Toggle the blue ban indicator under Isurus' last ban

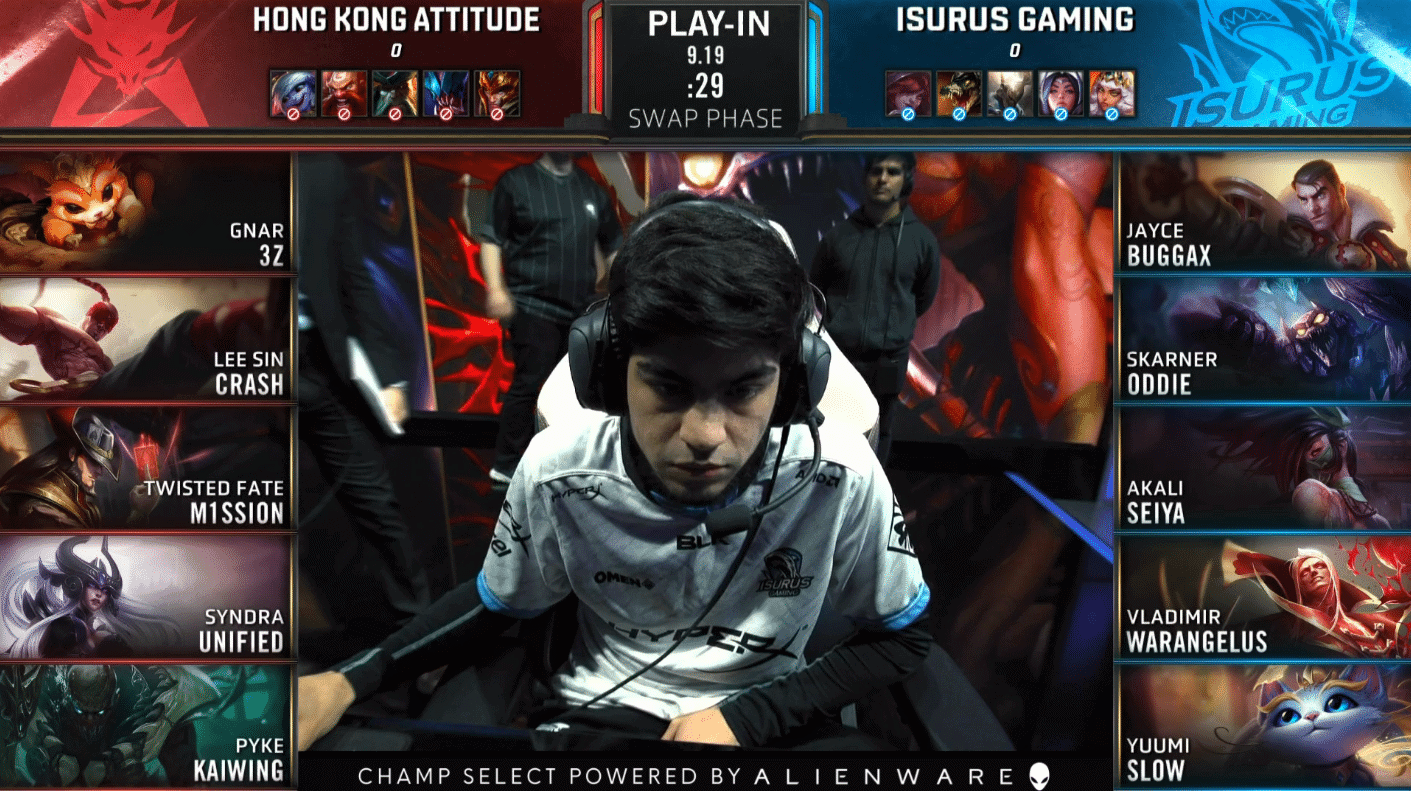1111,116
